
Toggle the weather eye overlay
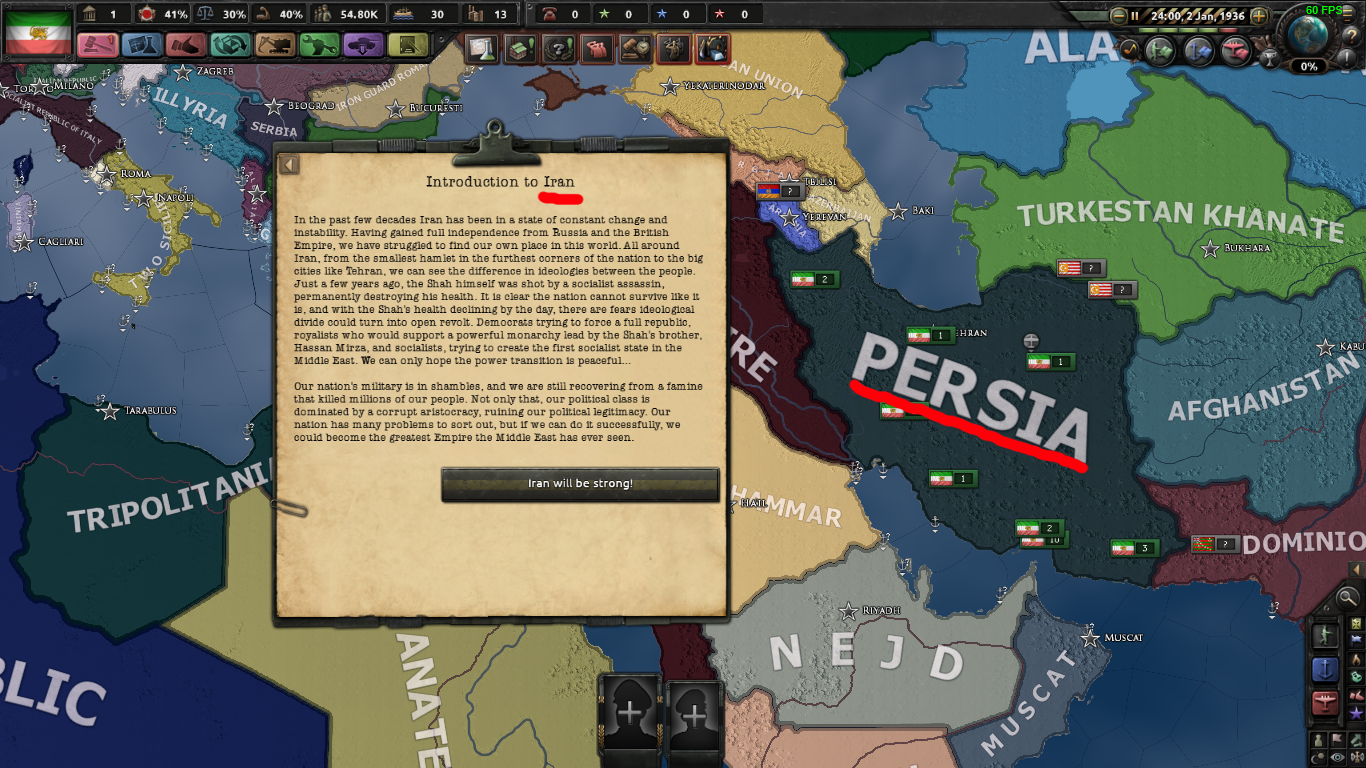(1339, 756)
